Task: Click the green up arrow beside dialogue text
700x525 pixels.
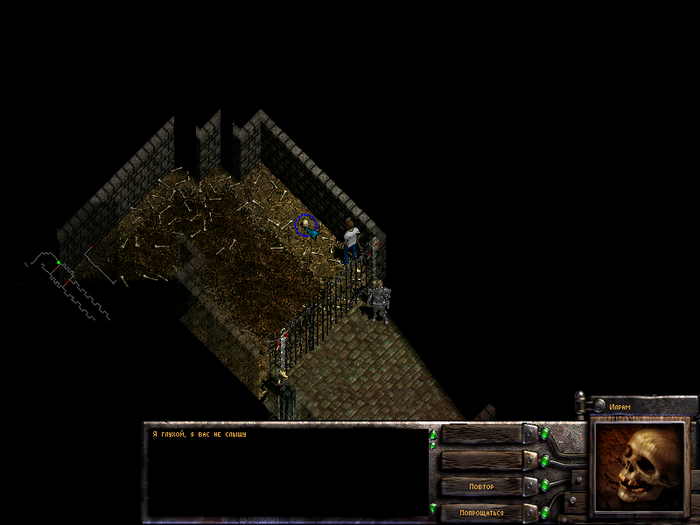Action: pos(433,436)
